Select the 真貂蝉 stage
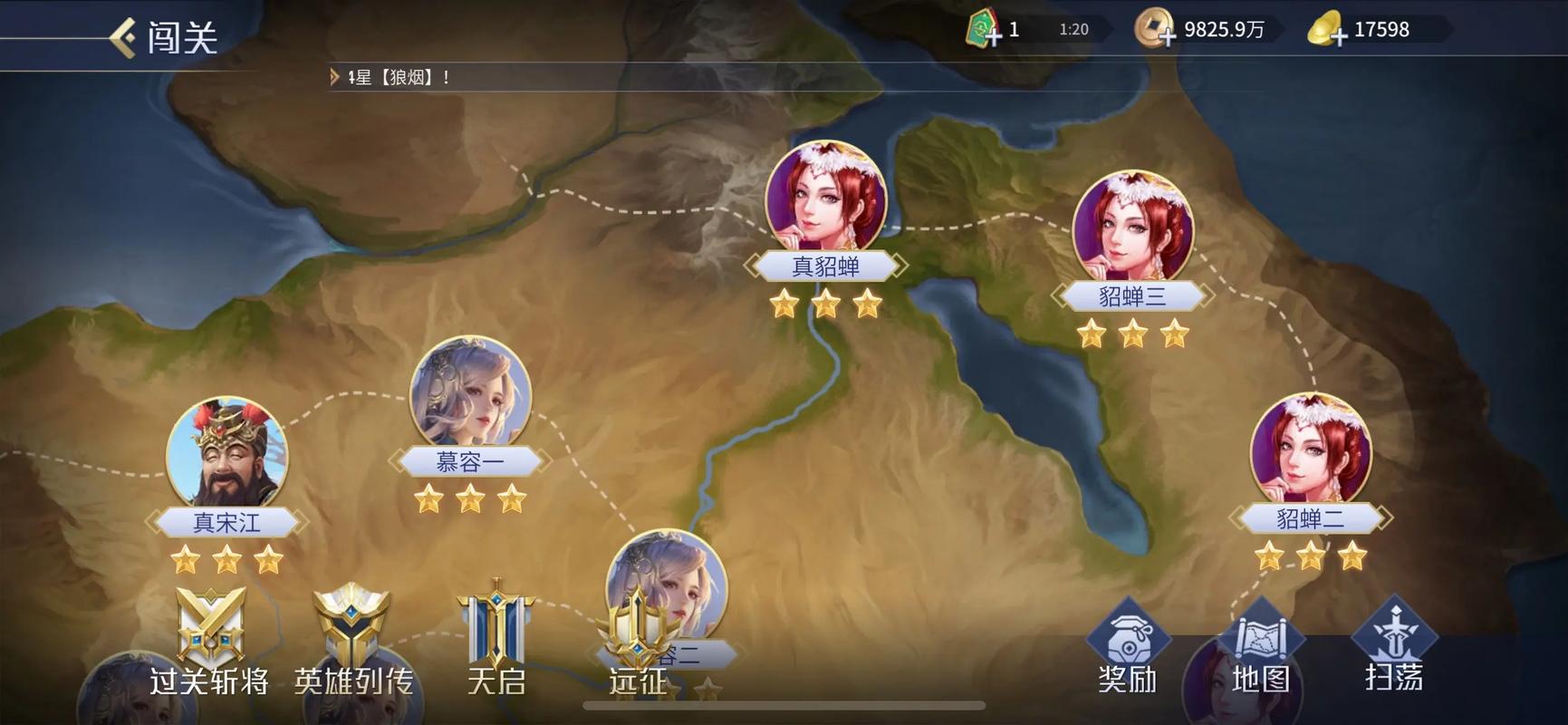1568x725 pixels. (825, 198)
